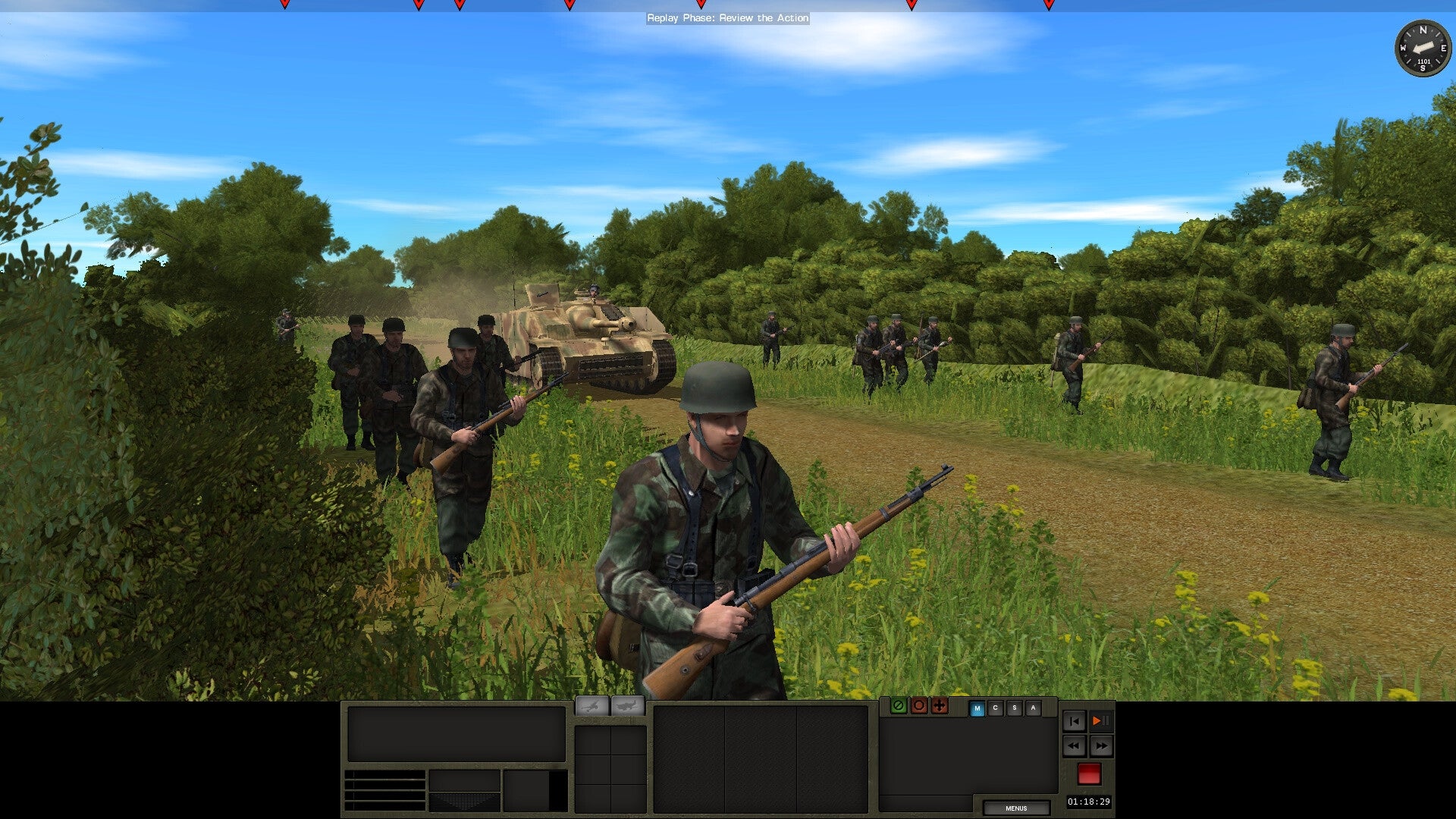Switch to the A admin commands tab

click(x=1033, y=708)
